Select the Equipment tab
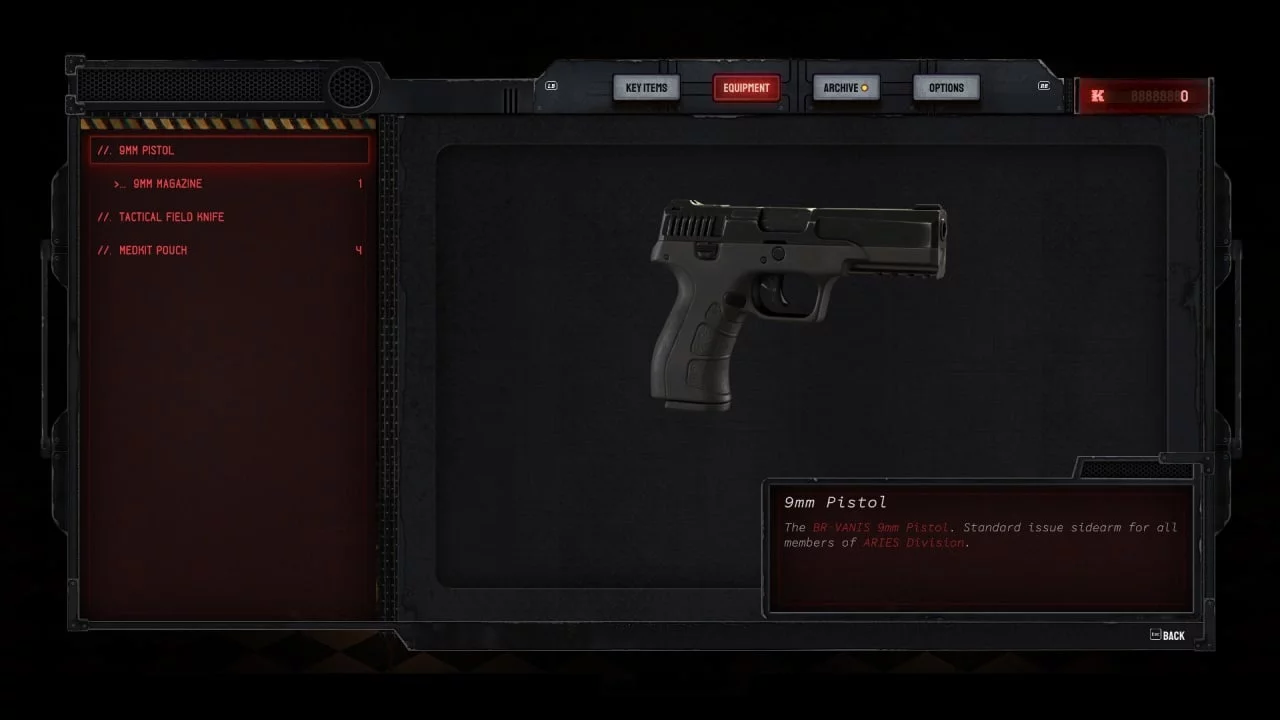This screenshot has height=720, width=1280. [746, 88]
